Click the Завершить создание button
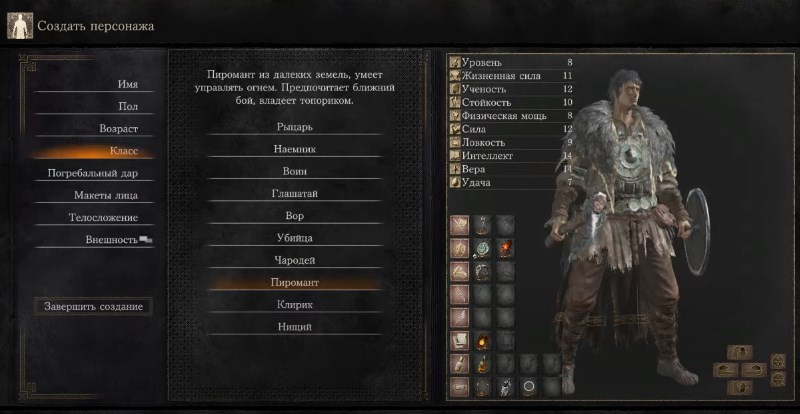Image resolution: width=800 pixels, height=414 pixels. [93, 306]
